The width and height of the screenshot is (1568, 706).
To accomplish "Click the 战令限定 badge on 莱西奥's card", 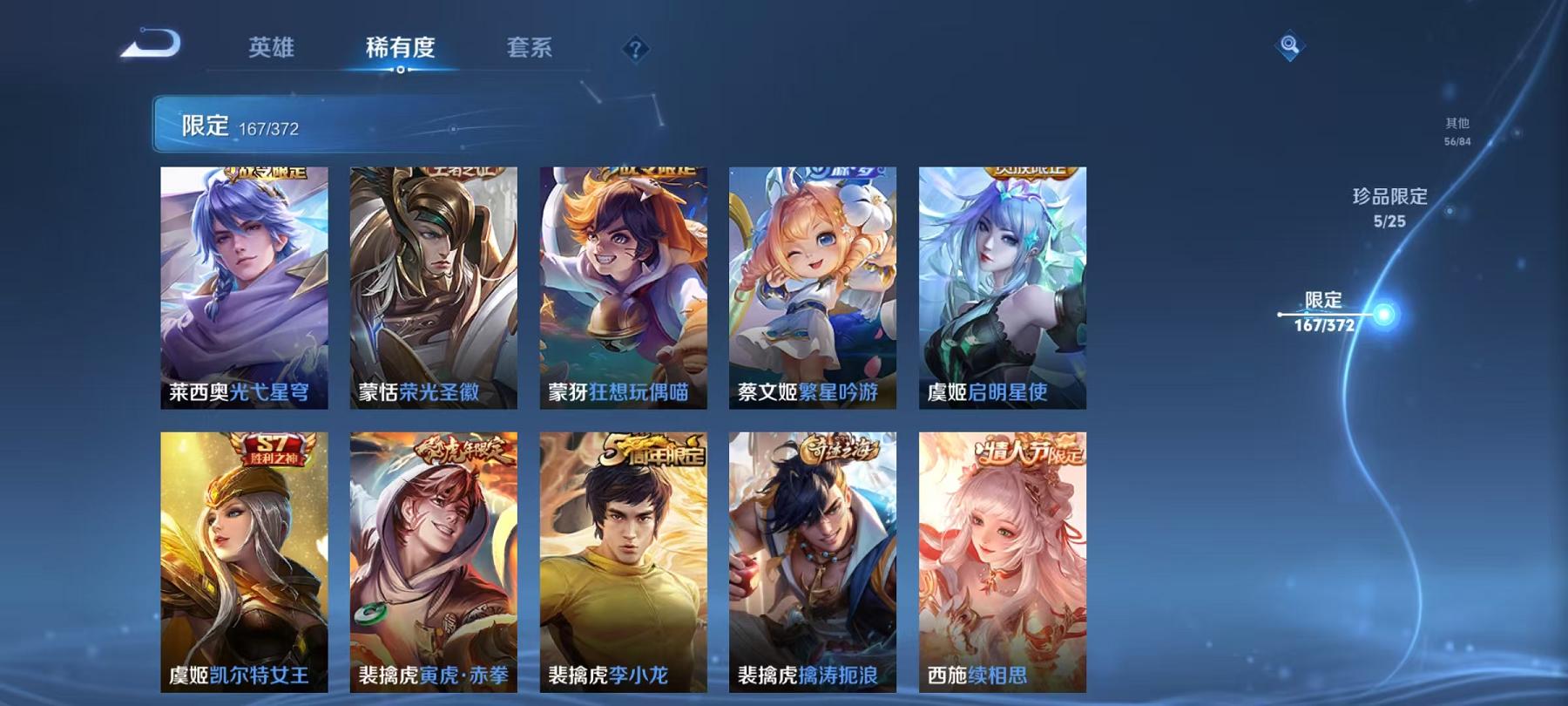I will [x=266, y=174].
